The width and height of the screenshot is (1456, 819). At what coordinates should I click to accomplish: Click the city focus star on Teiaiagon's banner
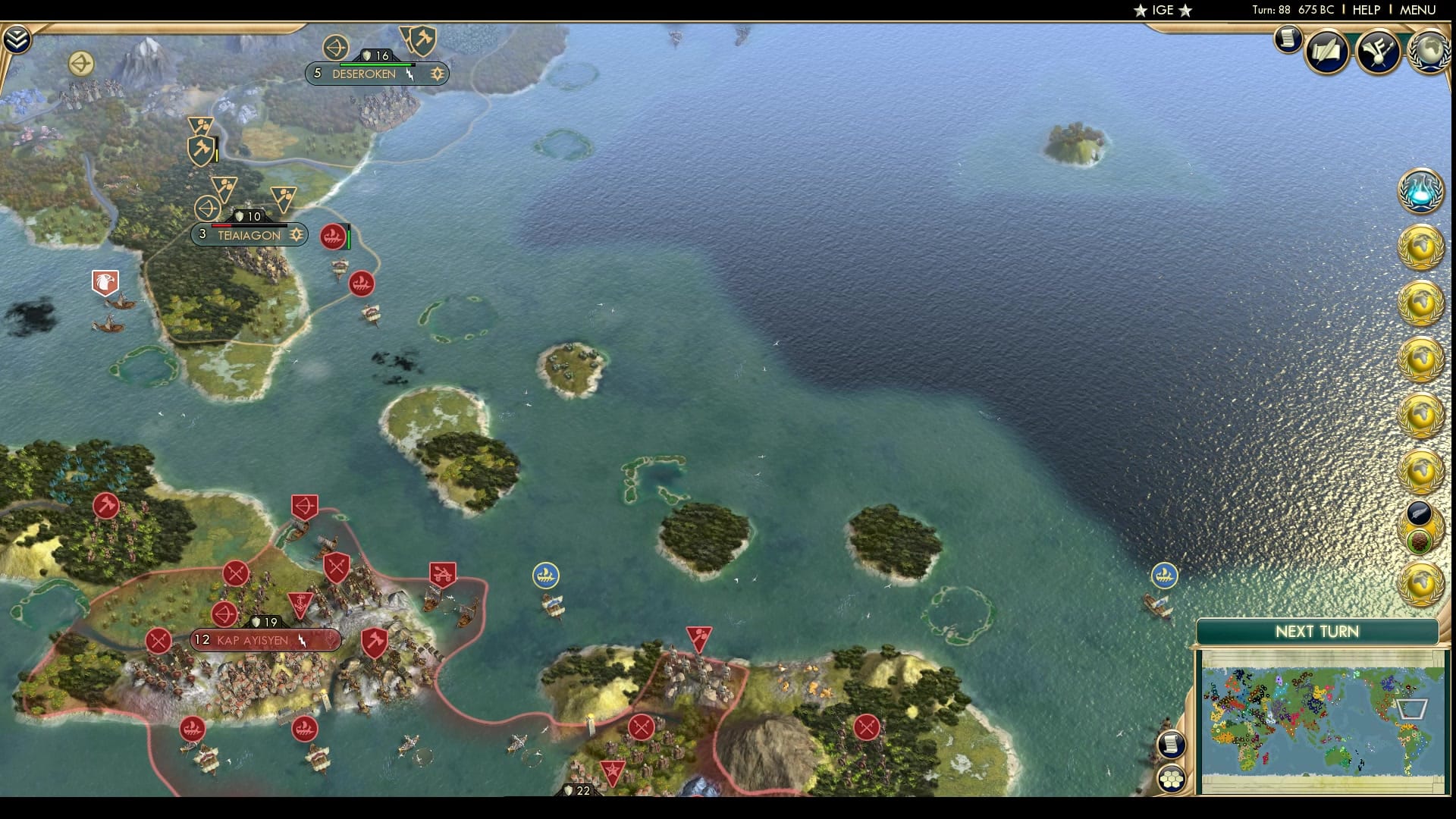[296, 235]
